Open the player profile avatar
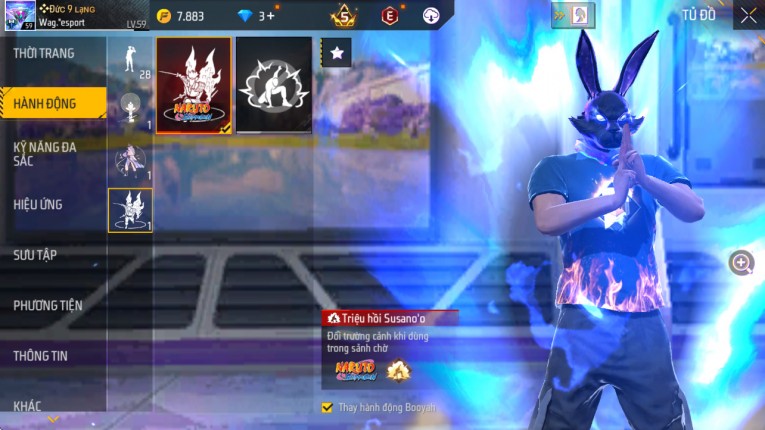This screenshot has height=430, width=765. coord(20,15)
